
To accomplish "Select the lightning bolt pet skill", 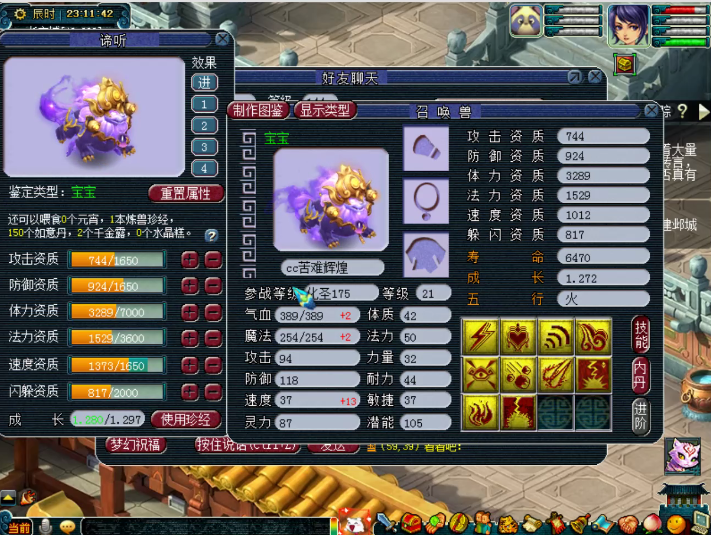I will click(481, 336).
